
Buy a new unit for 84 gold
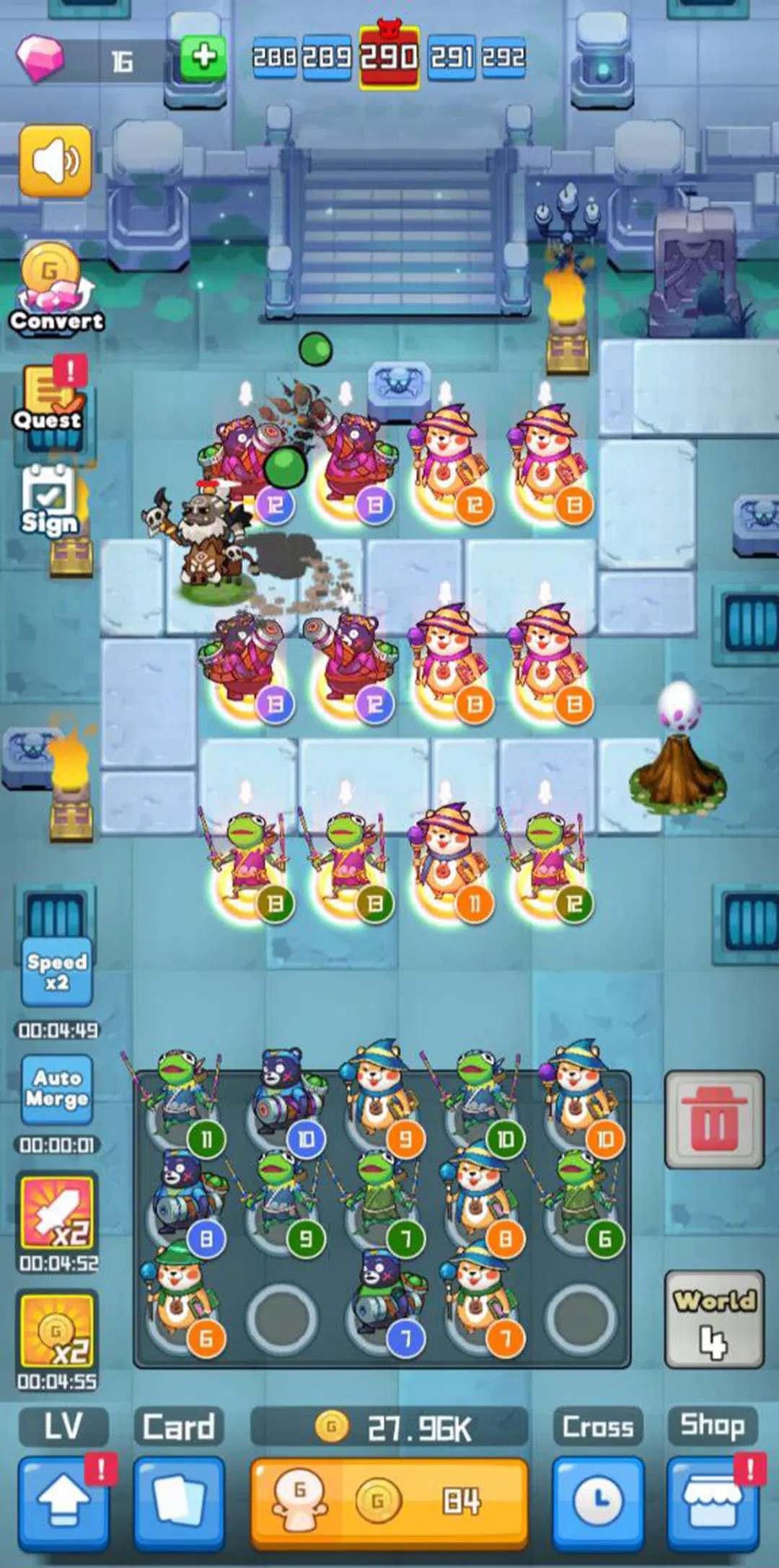tap(389, 1503)
